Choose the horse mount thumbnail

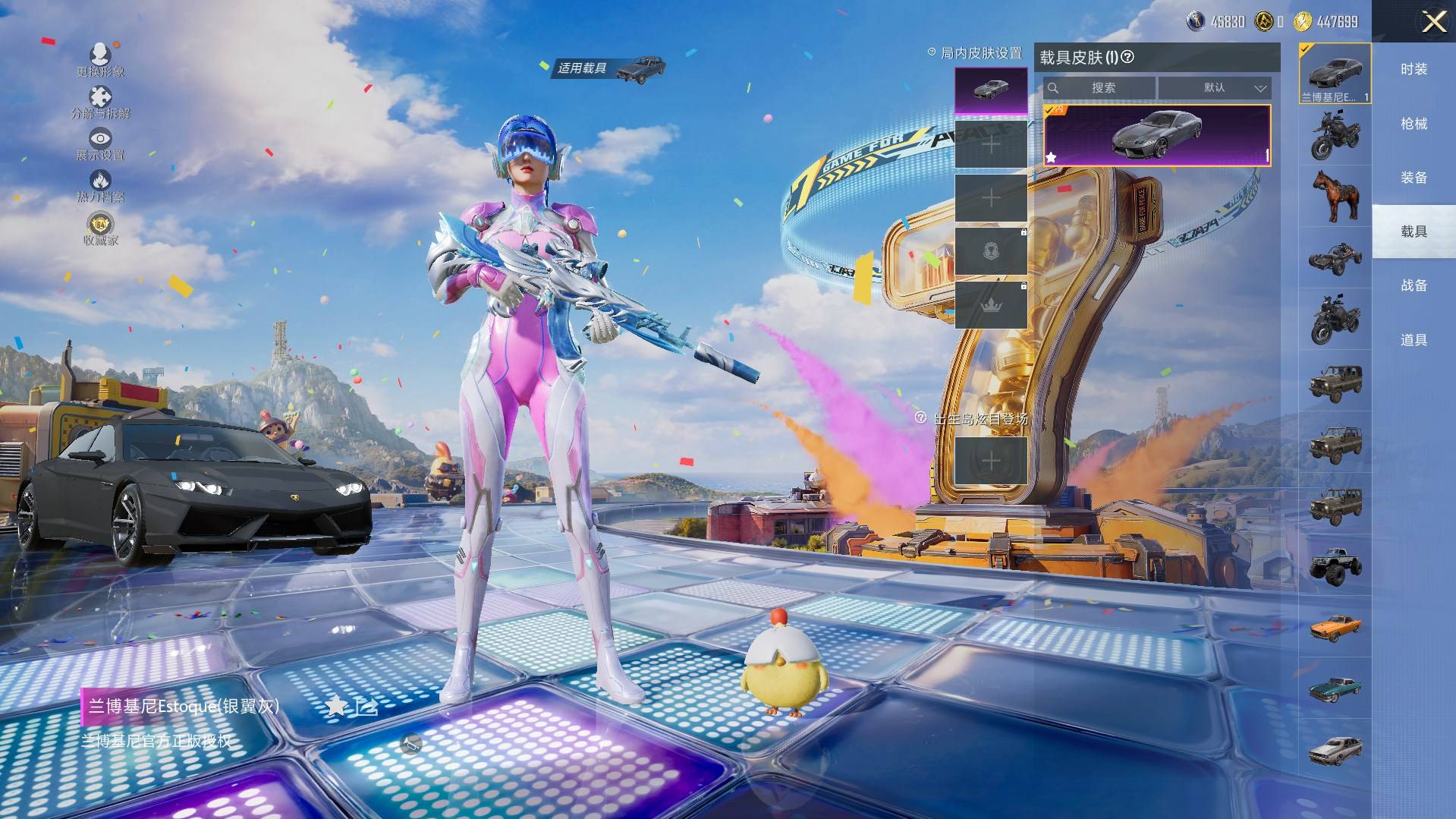(x=1335, y=195)
